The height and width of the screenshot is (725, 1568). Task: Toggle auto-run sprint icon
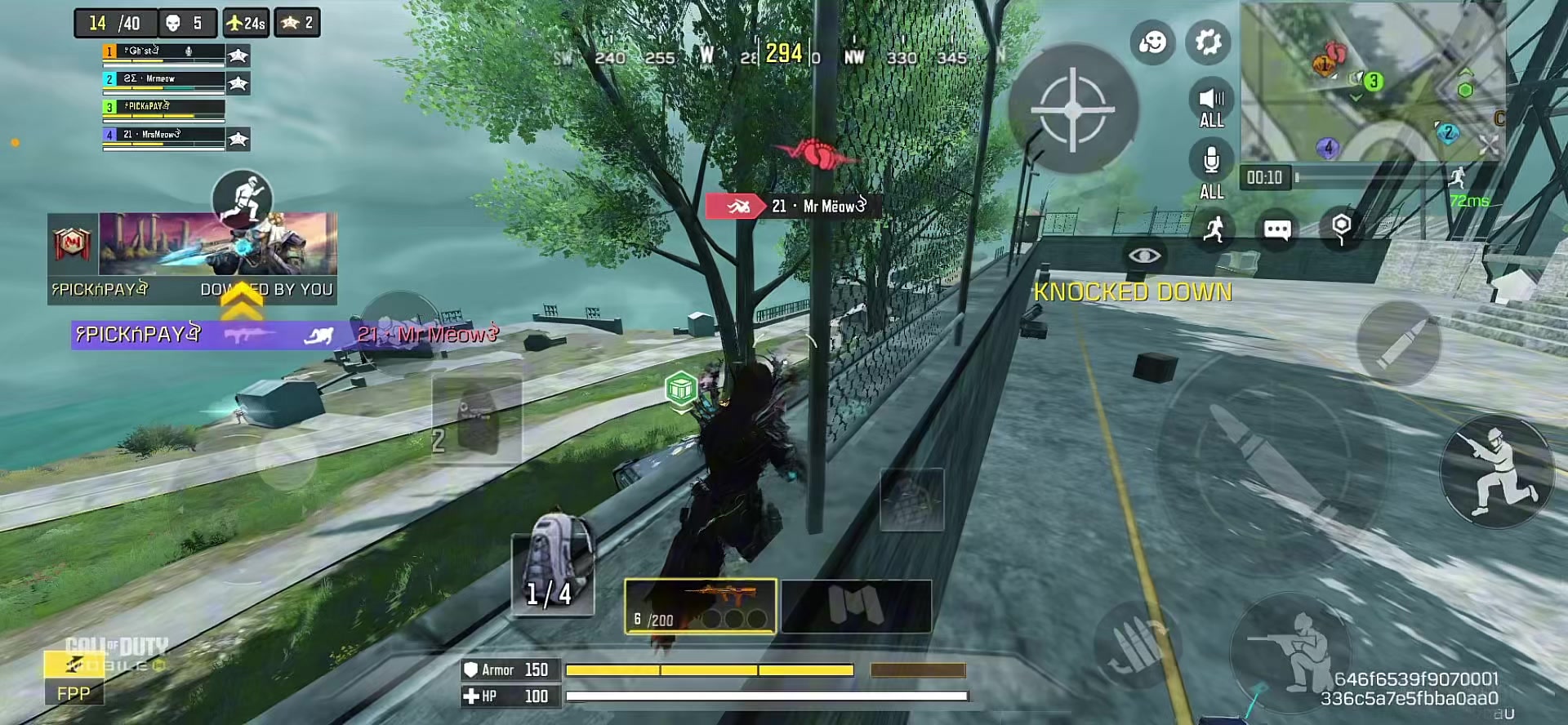click(x=1214, y=229)
